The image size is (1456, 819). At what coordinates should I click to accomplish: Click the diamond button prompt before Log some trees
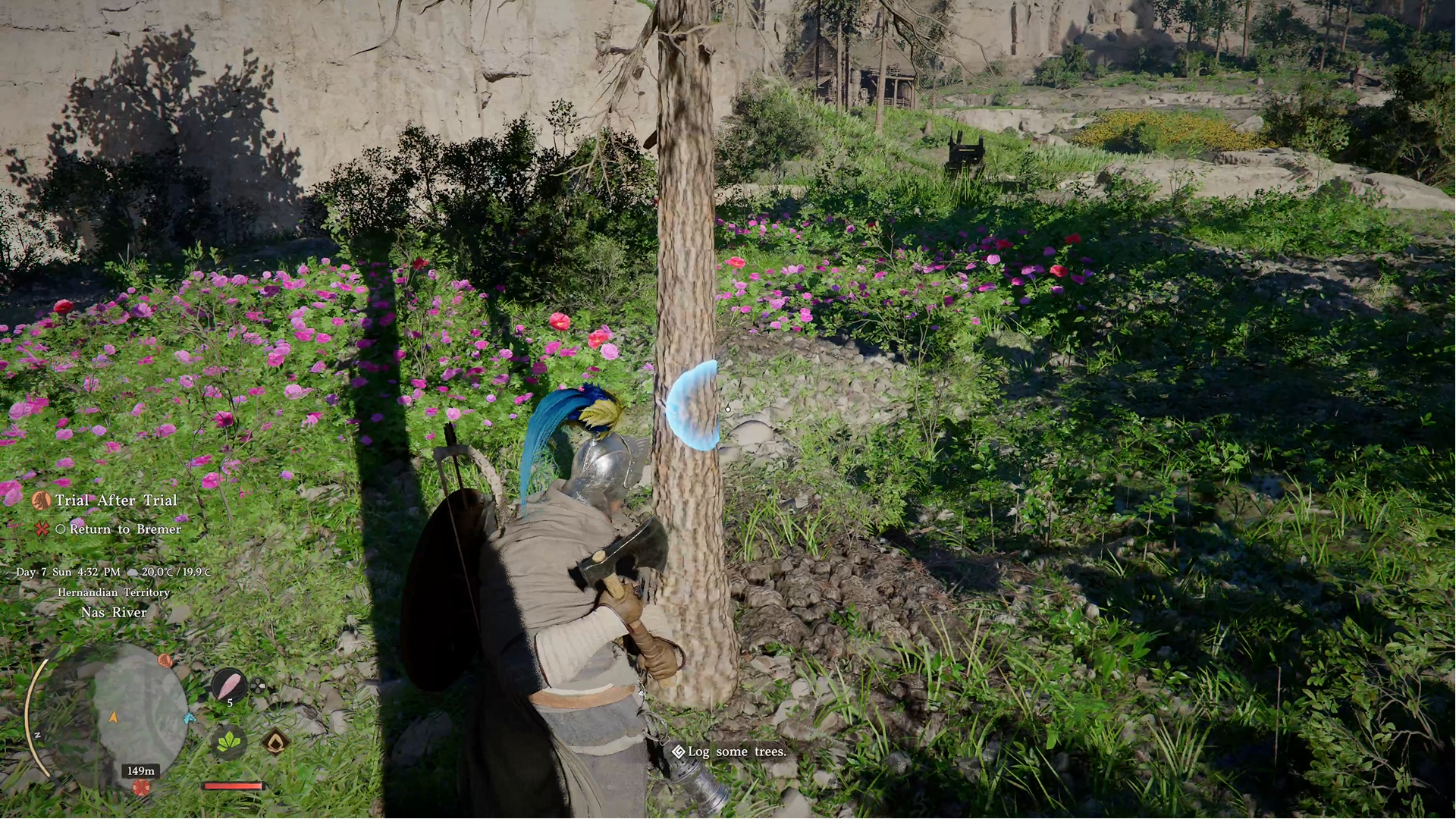tap(677, 752)
